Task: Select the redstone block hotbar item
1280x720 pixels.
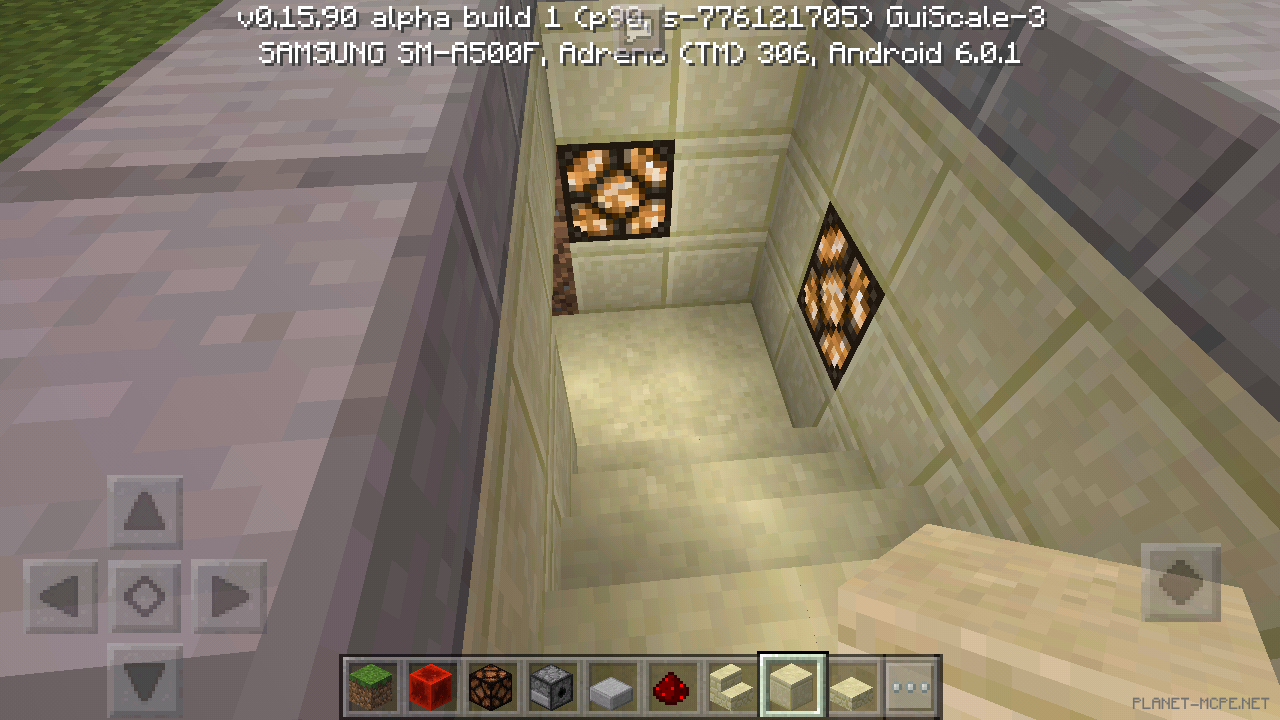Action: pos(430,686)
